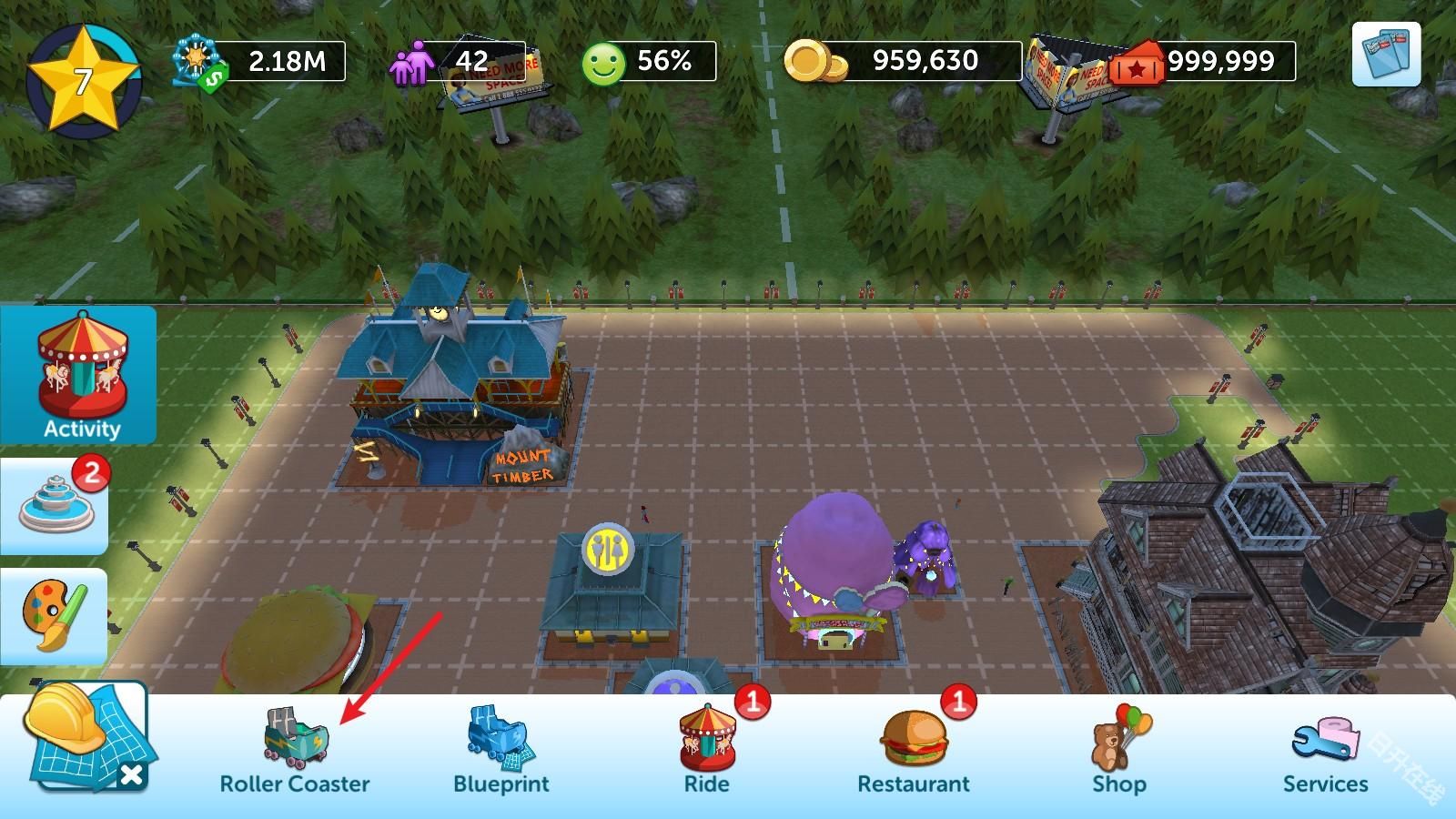Show the park value details
This screenshot has width=1456, height=819.
pos(261,61)
